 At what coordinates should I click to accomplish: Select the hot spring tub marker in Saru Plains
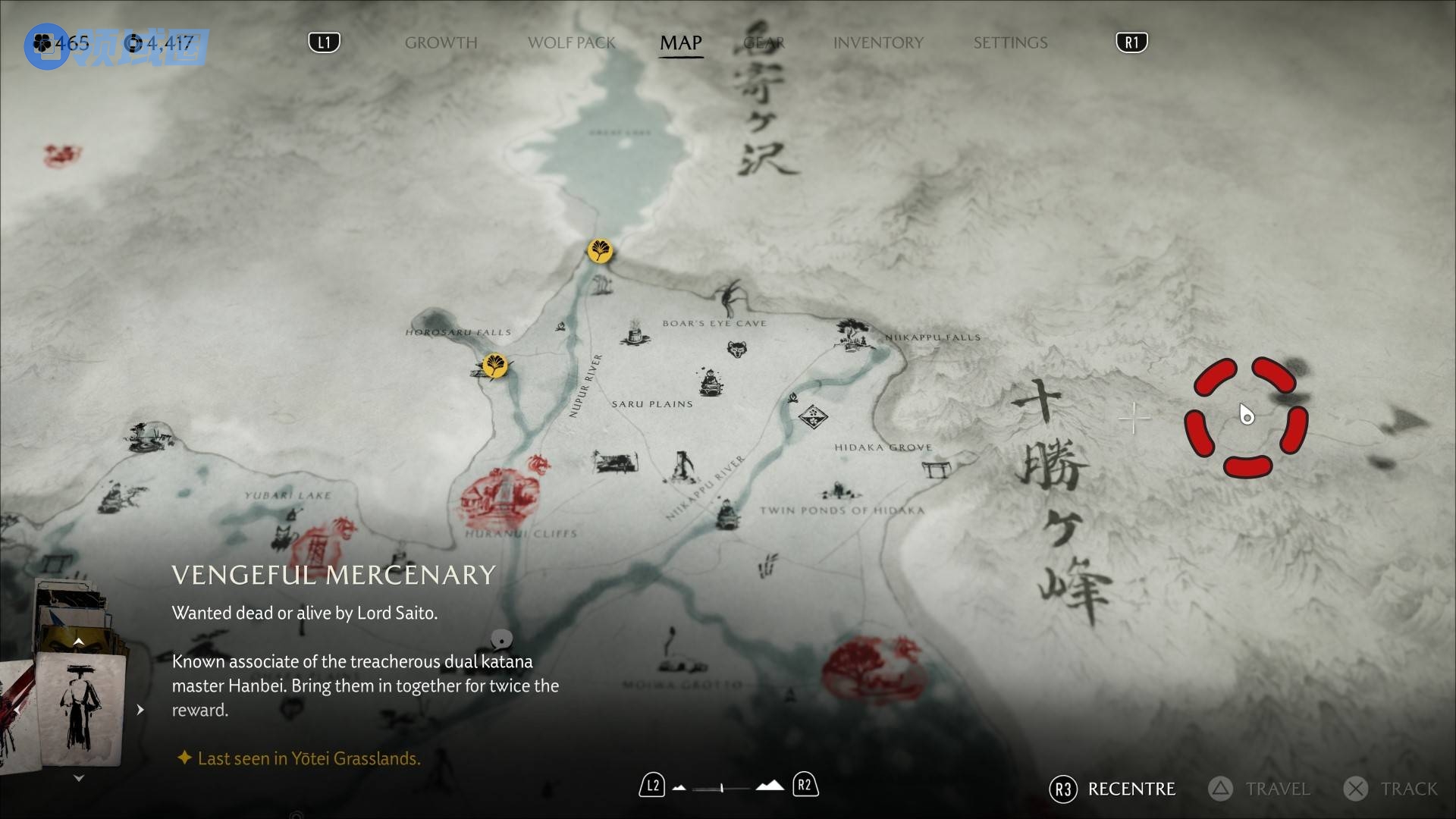[634, 334]
